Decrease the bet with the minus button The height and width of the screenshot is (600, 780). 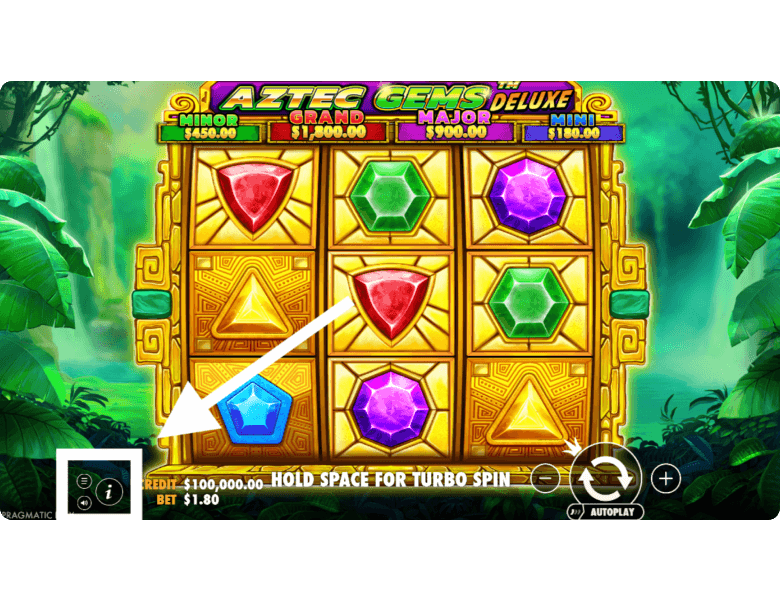point(546,478)
